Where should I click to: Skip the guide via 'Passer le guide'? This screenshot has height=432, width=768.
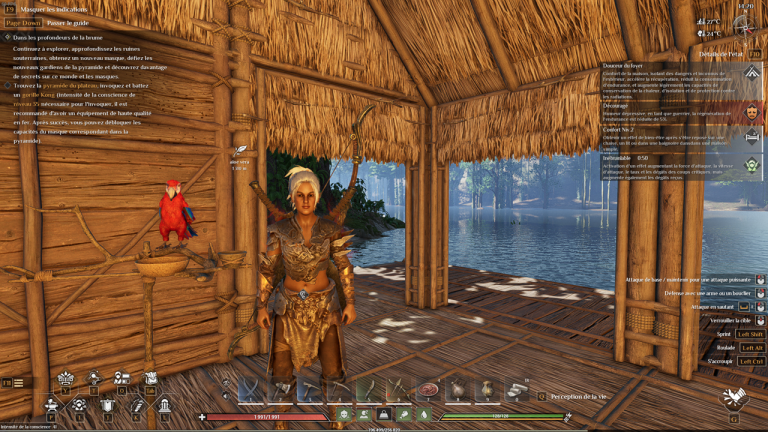(x=66, y=22)
